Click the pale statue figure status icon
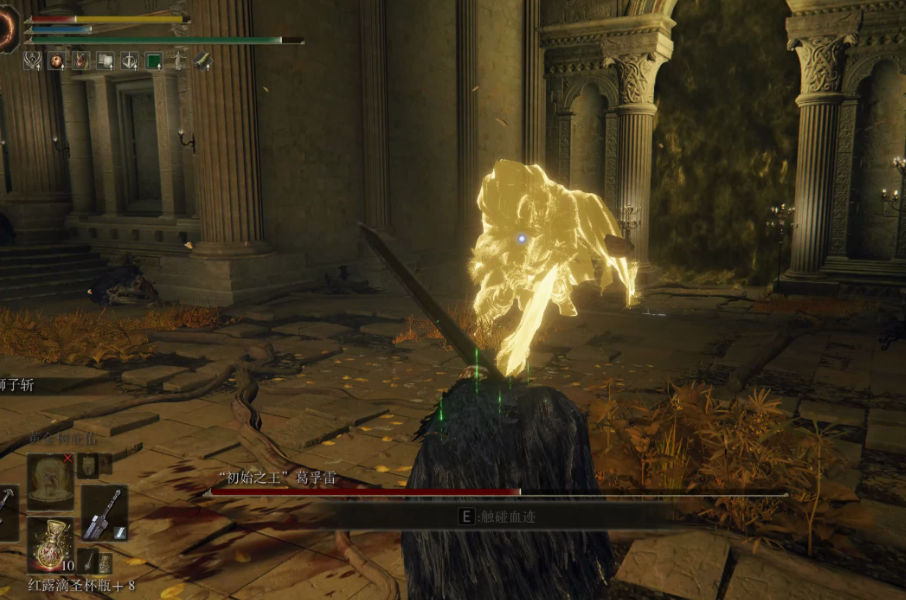Image resolution: width=906 pixels, height=600 pixels. point(178,61)
